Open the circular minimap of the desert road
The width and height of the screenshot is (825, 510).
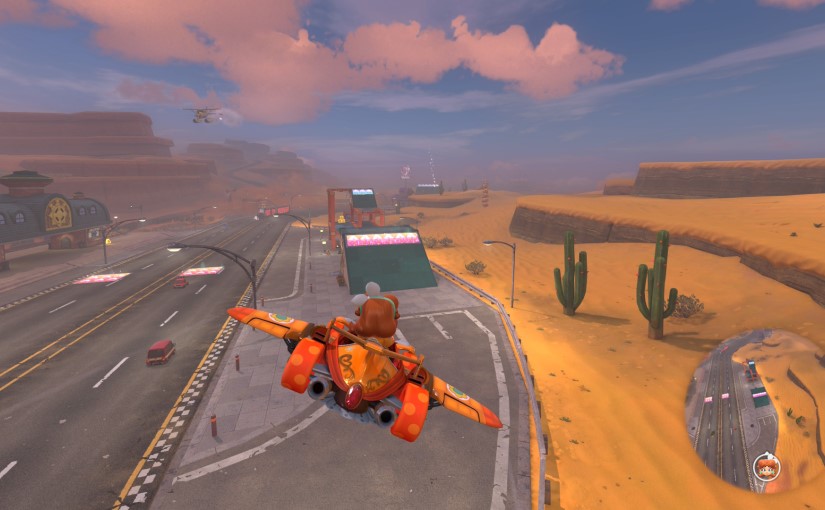[750, 410]
